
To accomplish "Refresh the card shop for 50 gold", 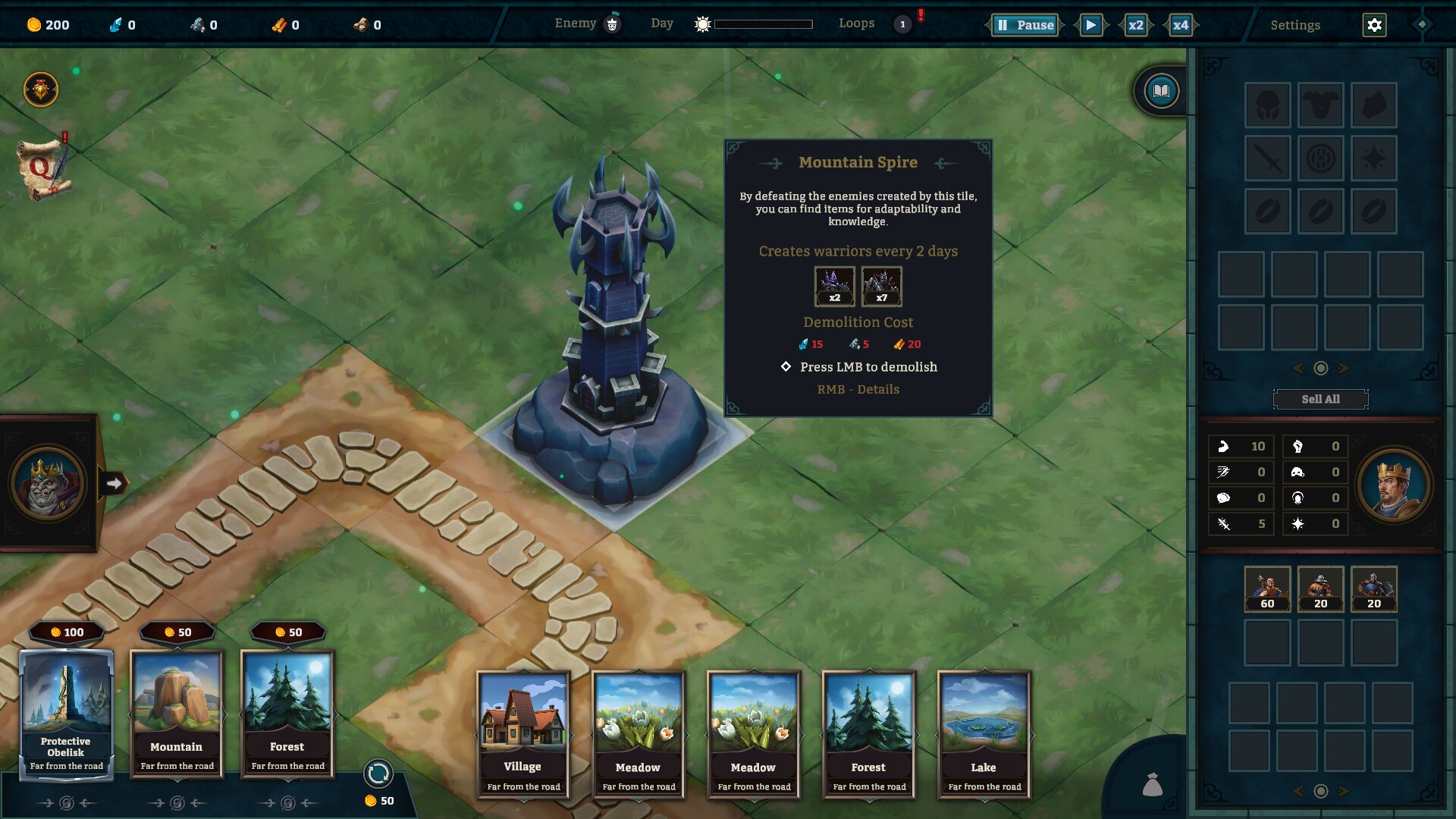I will [378, 774].
